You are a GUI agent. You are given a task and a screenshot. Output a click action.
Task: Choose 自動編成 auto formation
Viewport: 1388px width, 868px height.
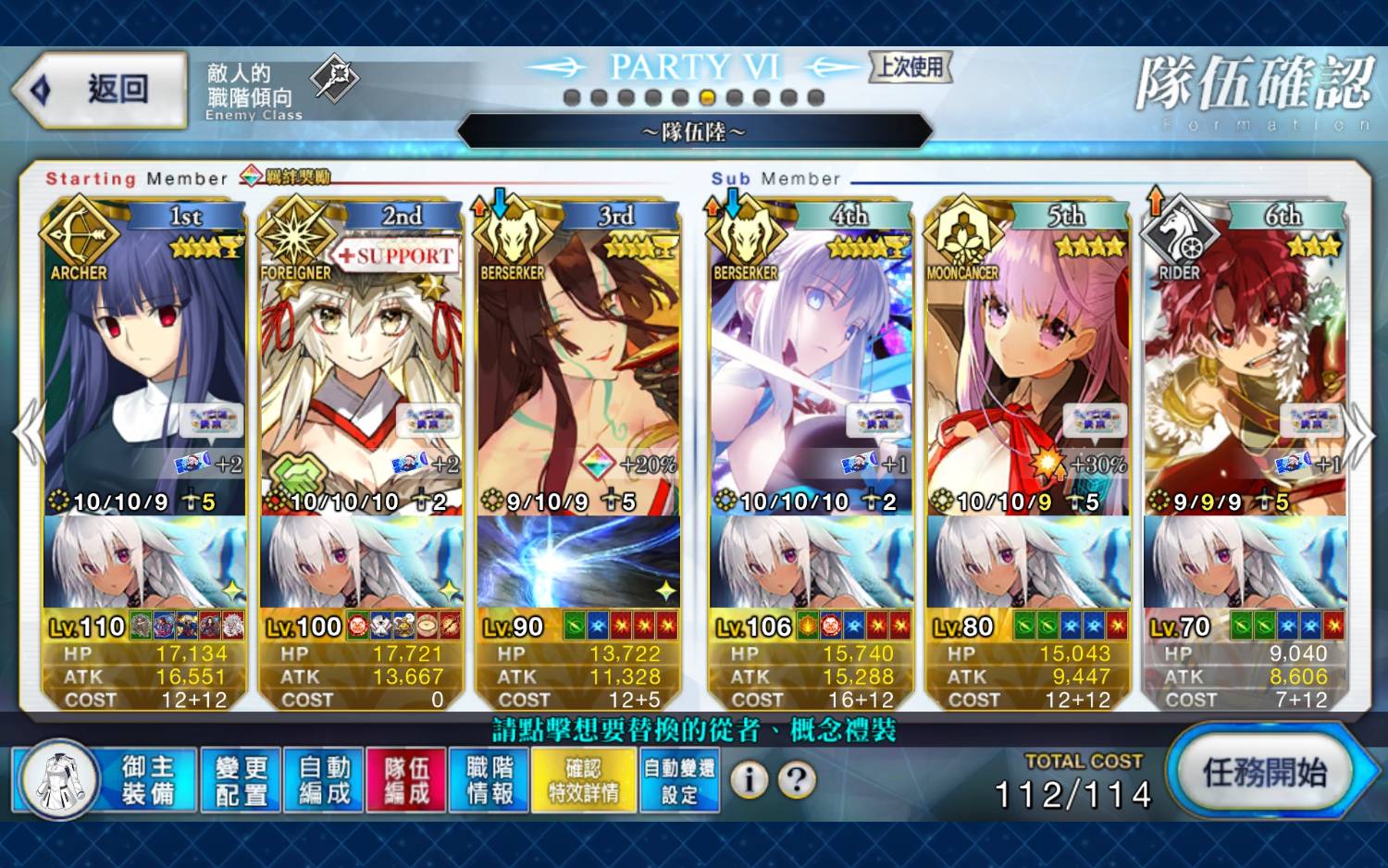324,780
